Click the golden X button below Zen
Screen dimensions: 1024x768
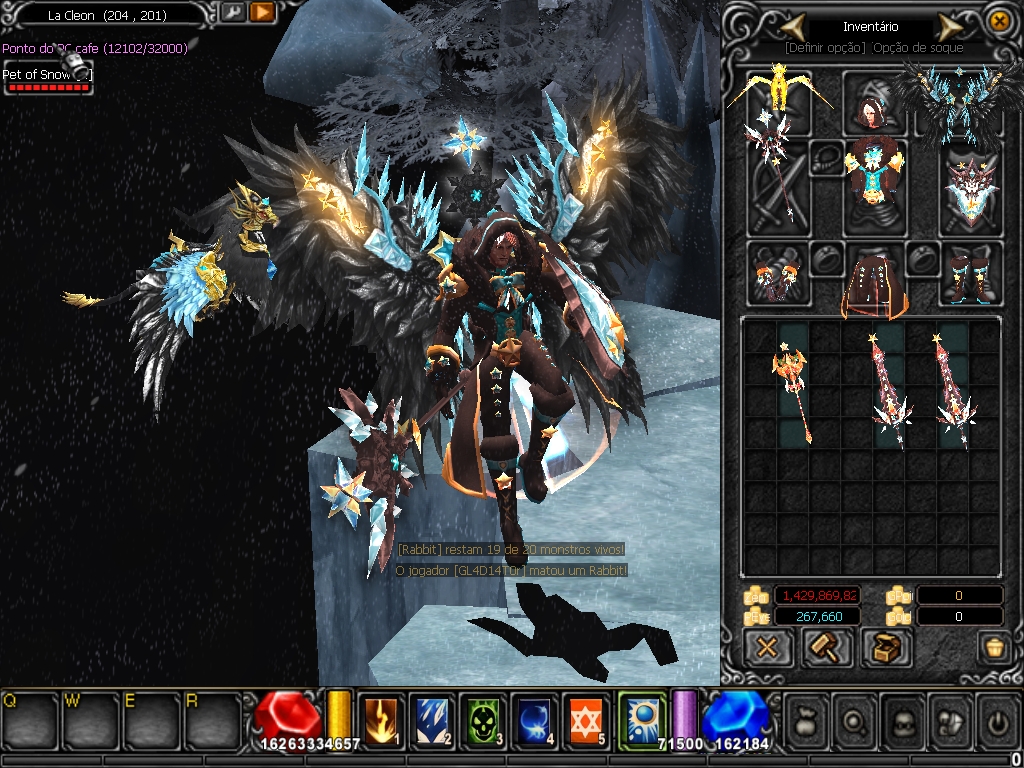(x=767, y=648)
